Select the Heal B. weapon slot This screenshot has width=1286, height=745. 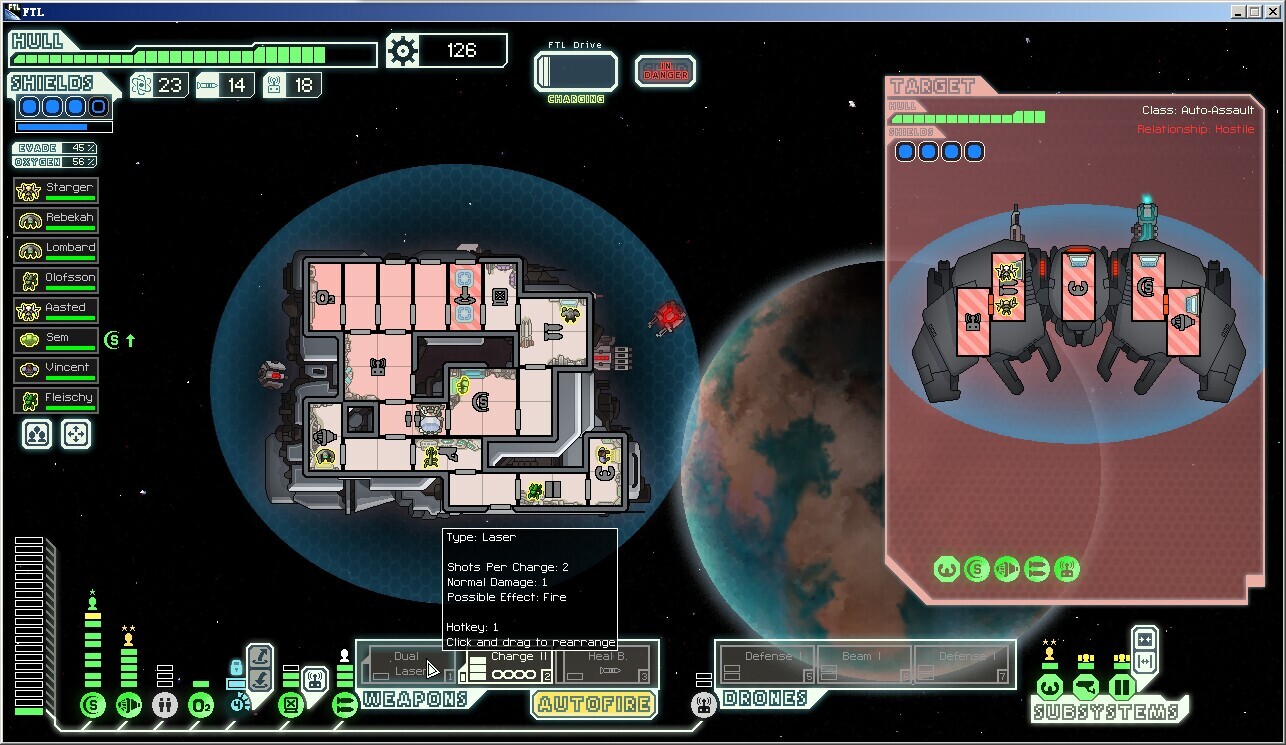606,664
